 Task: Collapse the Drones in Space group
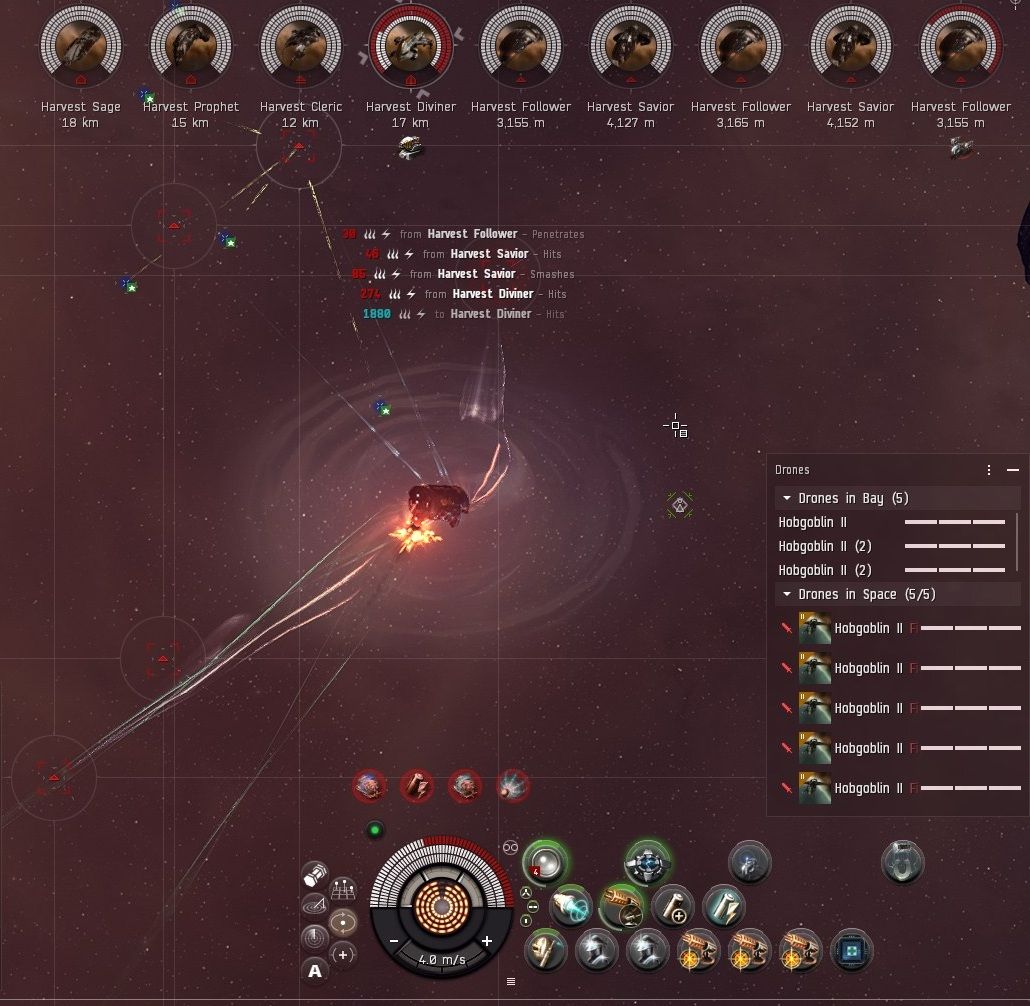(788, 594)
